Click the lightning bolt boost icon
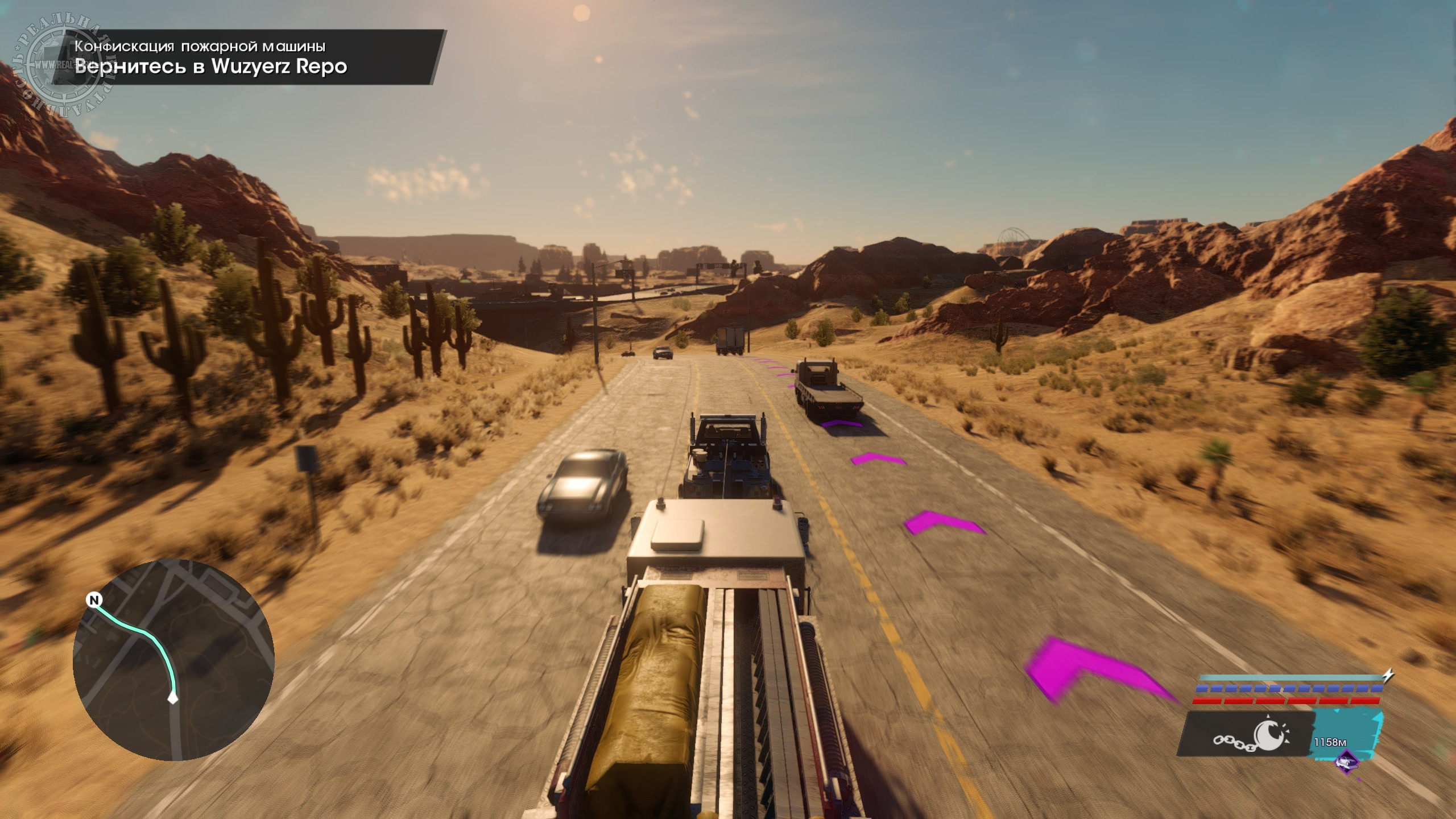The image size is (1456, 819). coord(1388,675)
